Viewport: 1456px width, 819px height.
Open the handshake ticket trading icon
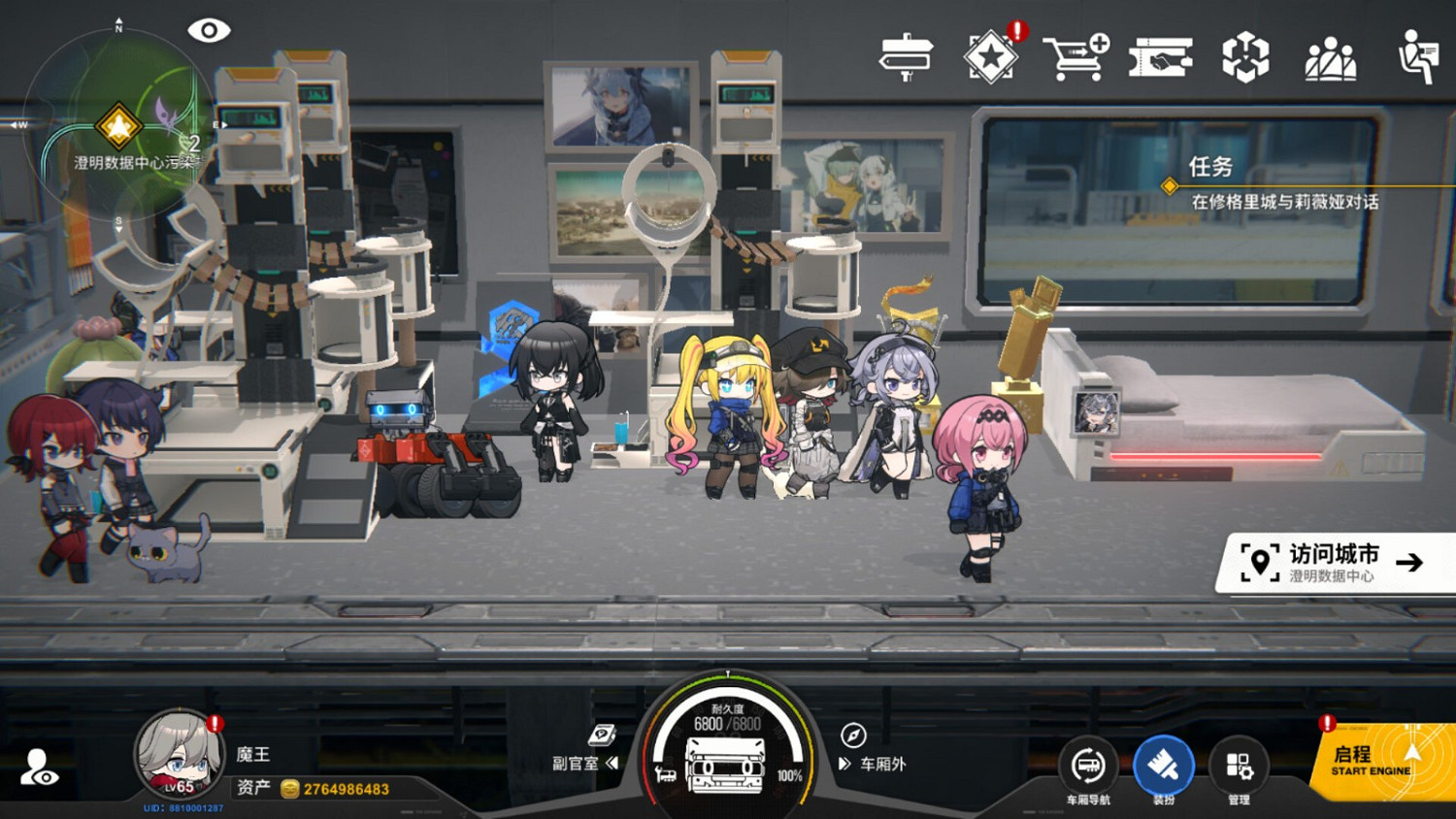1161,56
